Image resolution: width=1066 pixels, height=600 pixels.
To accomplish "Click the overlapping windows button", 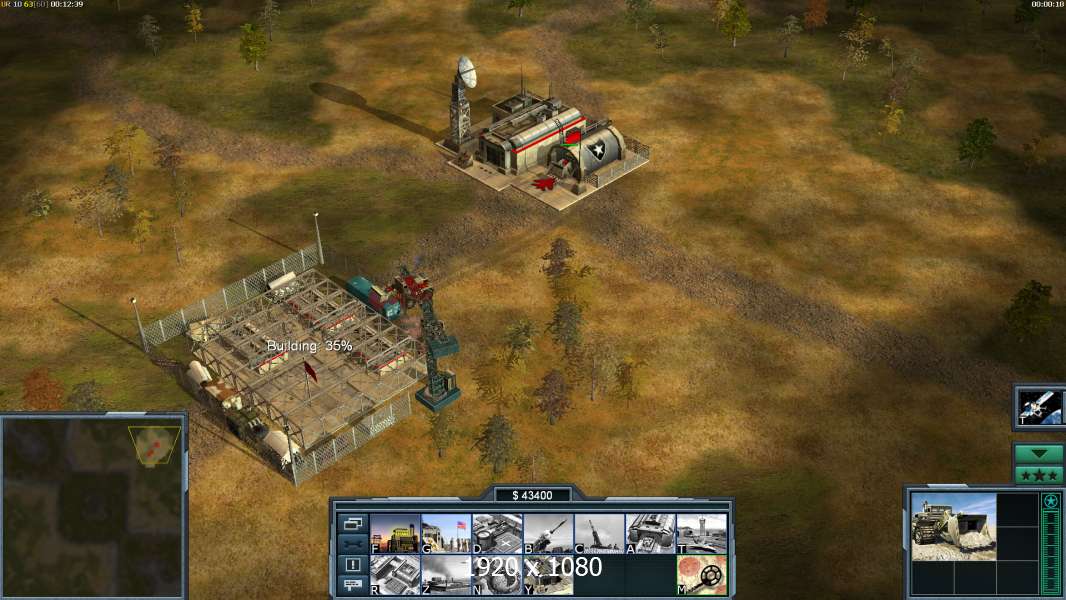I will (x=352, y=523).
